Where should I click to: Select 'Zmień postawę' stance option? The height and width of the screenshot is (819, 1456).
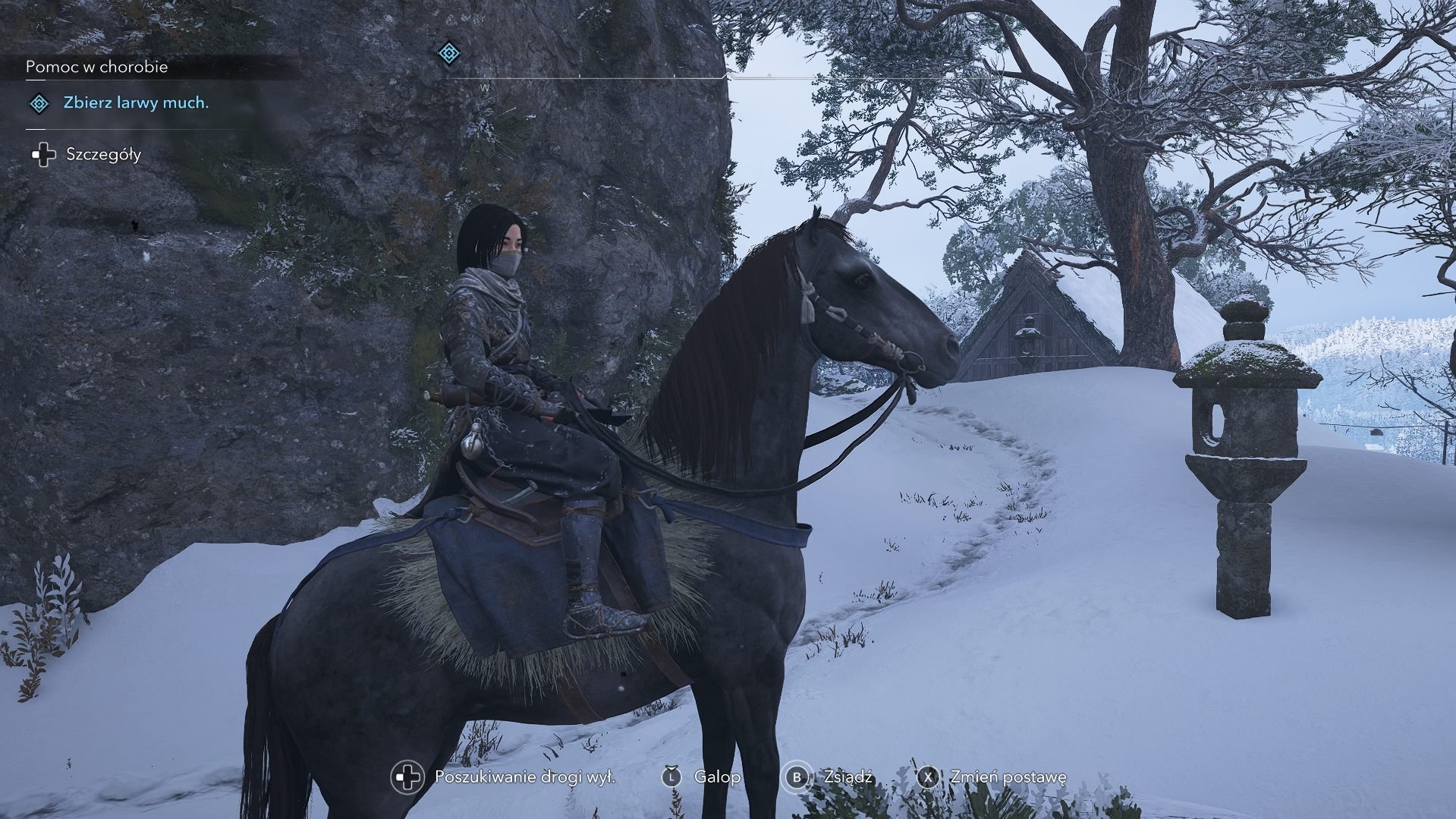(1008, 777)
